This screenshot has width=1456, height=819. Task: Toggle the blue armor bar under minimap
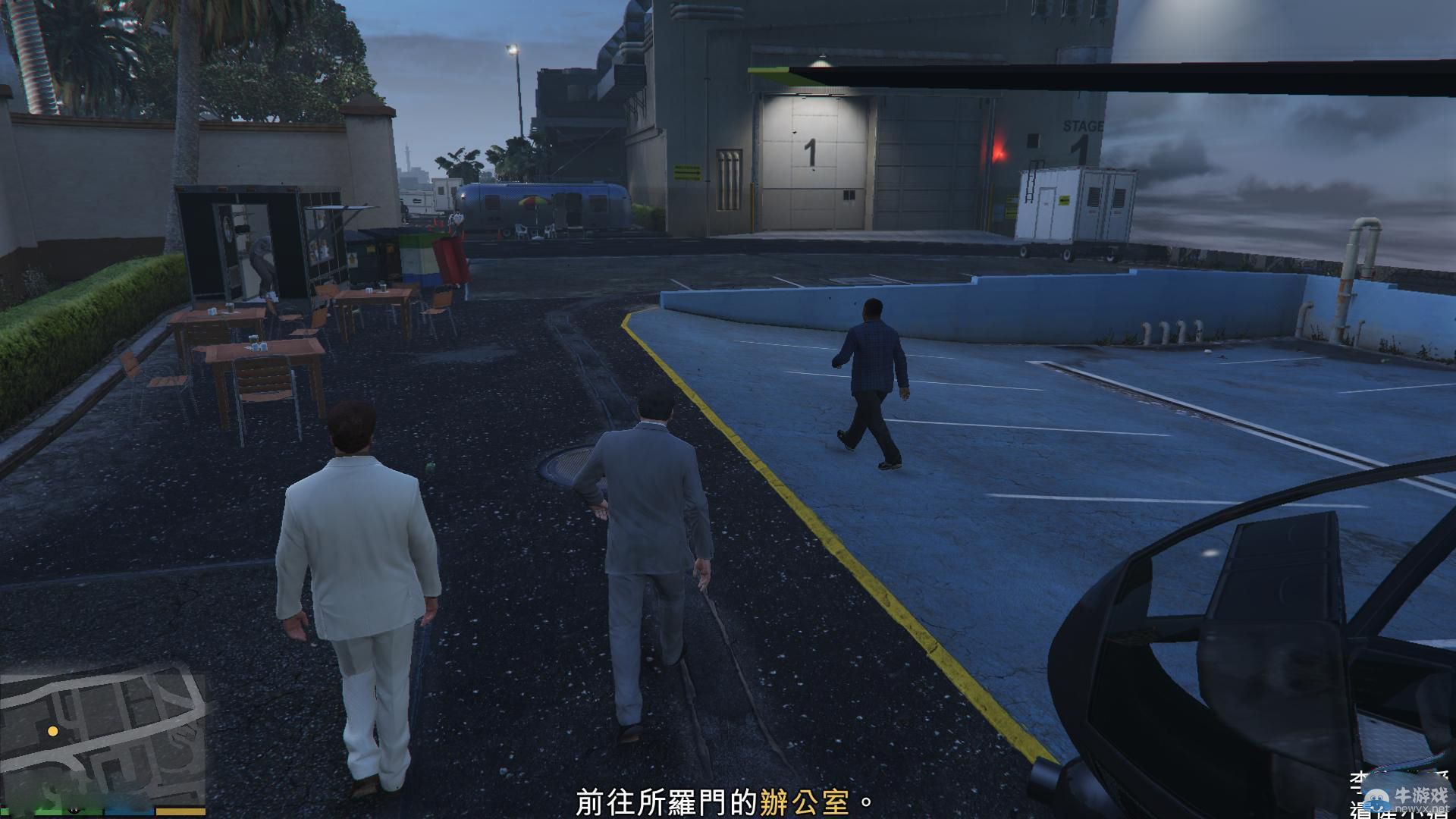[127, 811]
